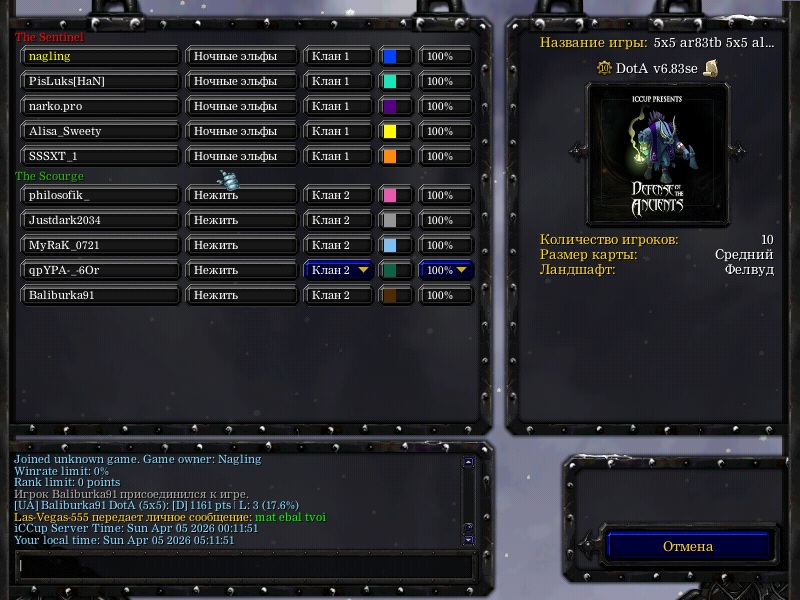Image resolution: width=800 pixels, height=600 pixels.
Task: Cancel and leave the game lobby
Action: pos(688,546)
